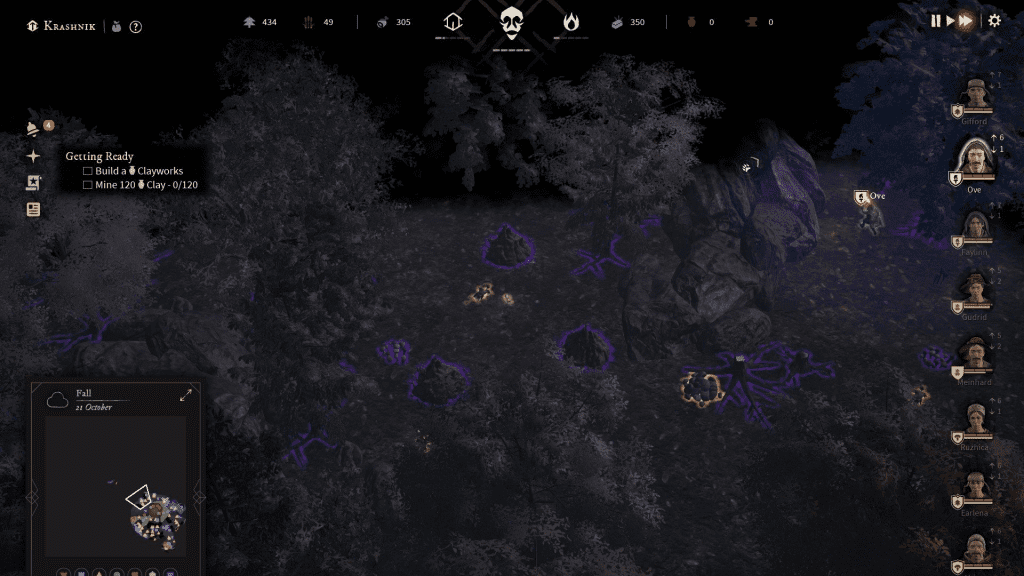The width and height of the screenshot is (1024, 576).
Task: Select villager Earlena's portrait
Action: click(974, 487)
